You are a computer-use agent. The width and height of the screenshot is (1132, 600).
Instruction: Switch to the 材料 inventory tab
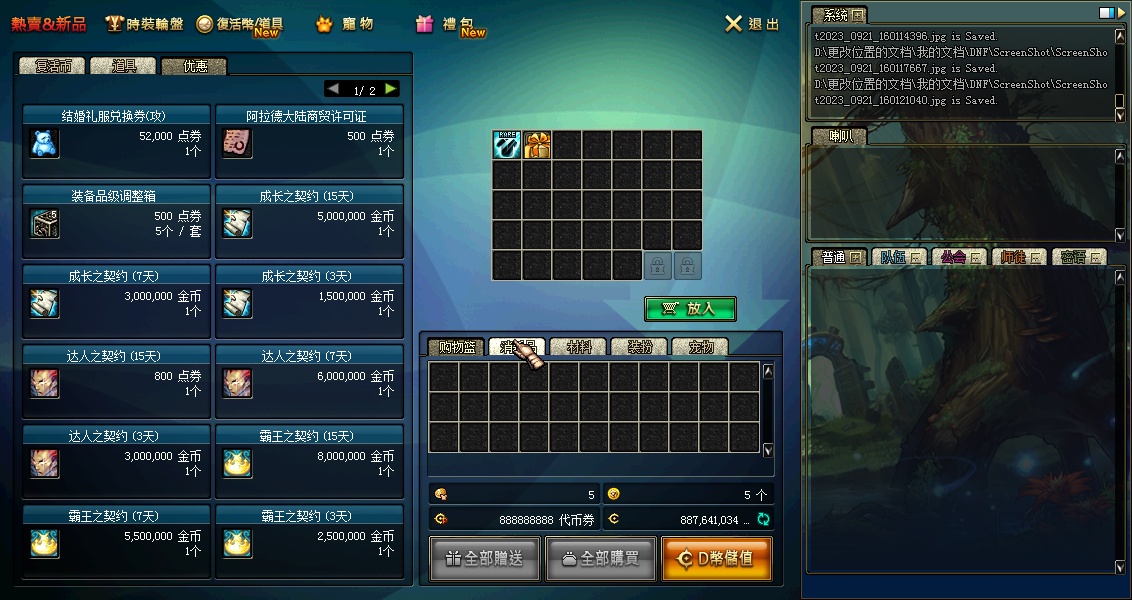coord(579,347)
